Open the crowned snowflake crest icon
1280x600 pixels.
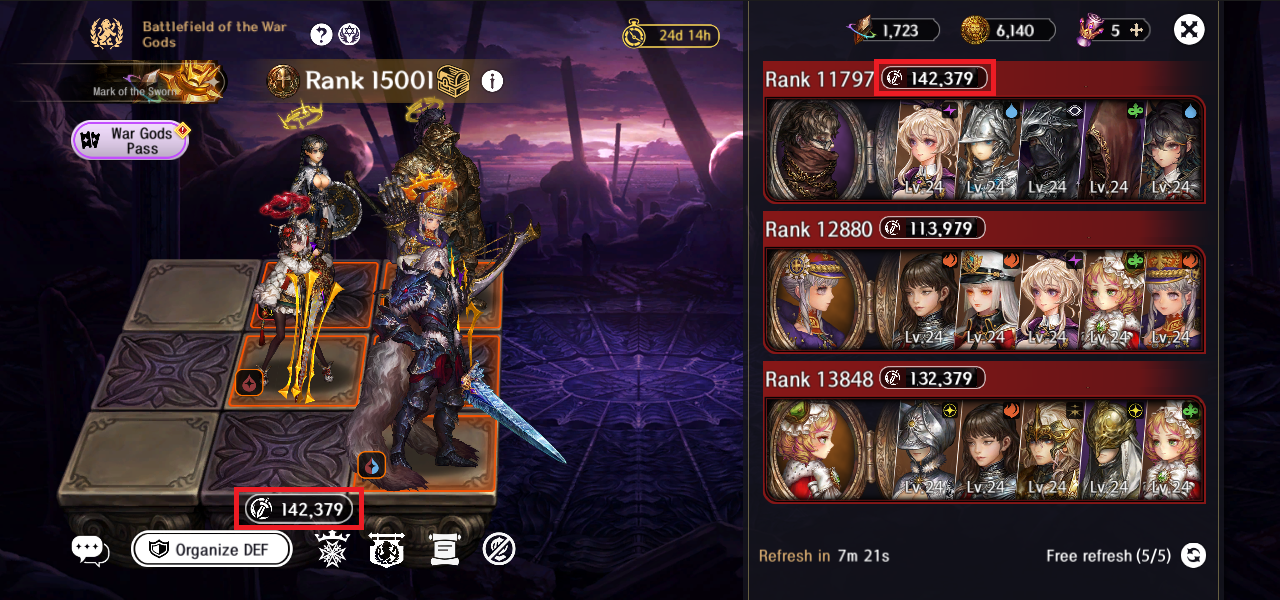pyautogui.click(x=330, y=549)
